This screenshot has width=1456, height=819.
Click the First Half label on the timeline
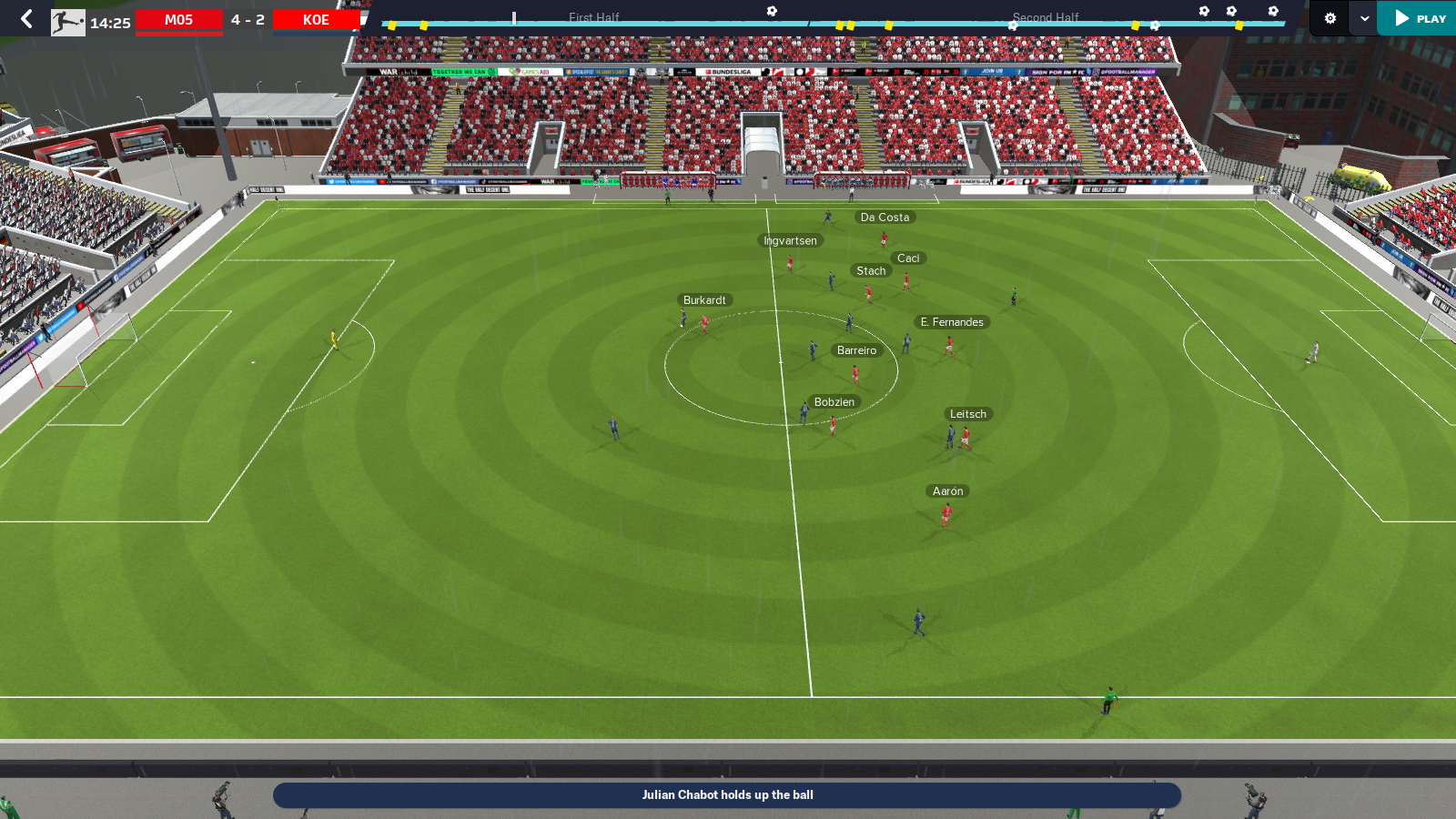(x=593, y=17)
